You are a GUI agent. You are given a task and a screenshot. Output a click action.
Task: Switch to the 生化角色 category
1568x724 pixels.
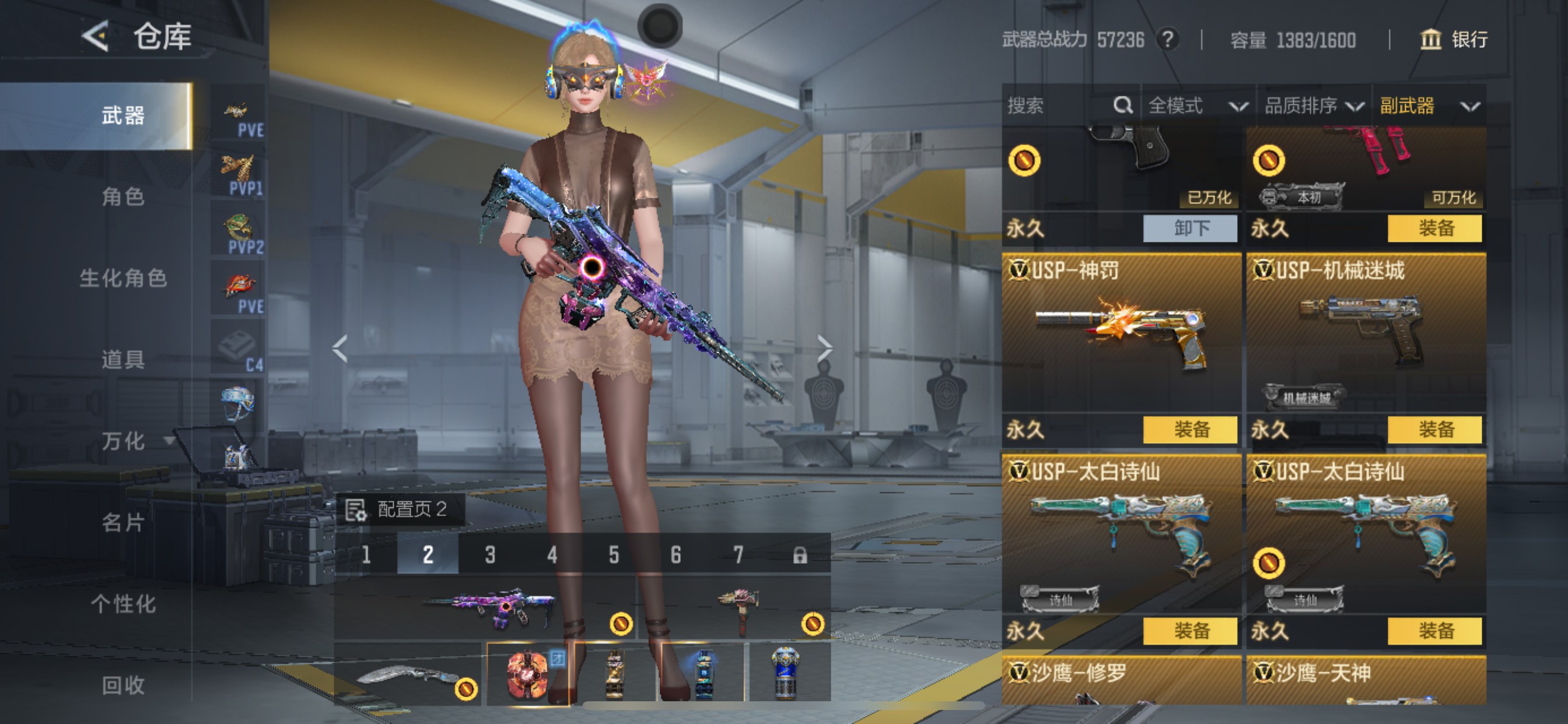tap(123, 278)
